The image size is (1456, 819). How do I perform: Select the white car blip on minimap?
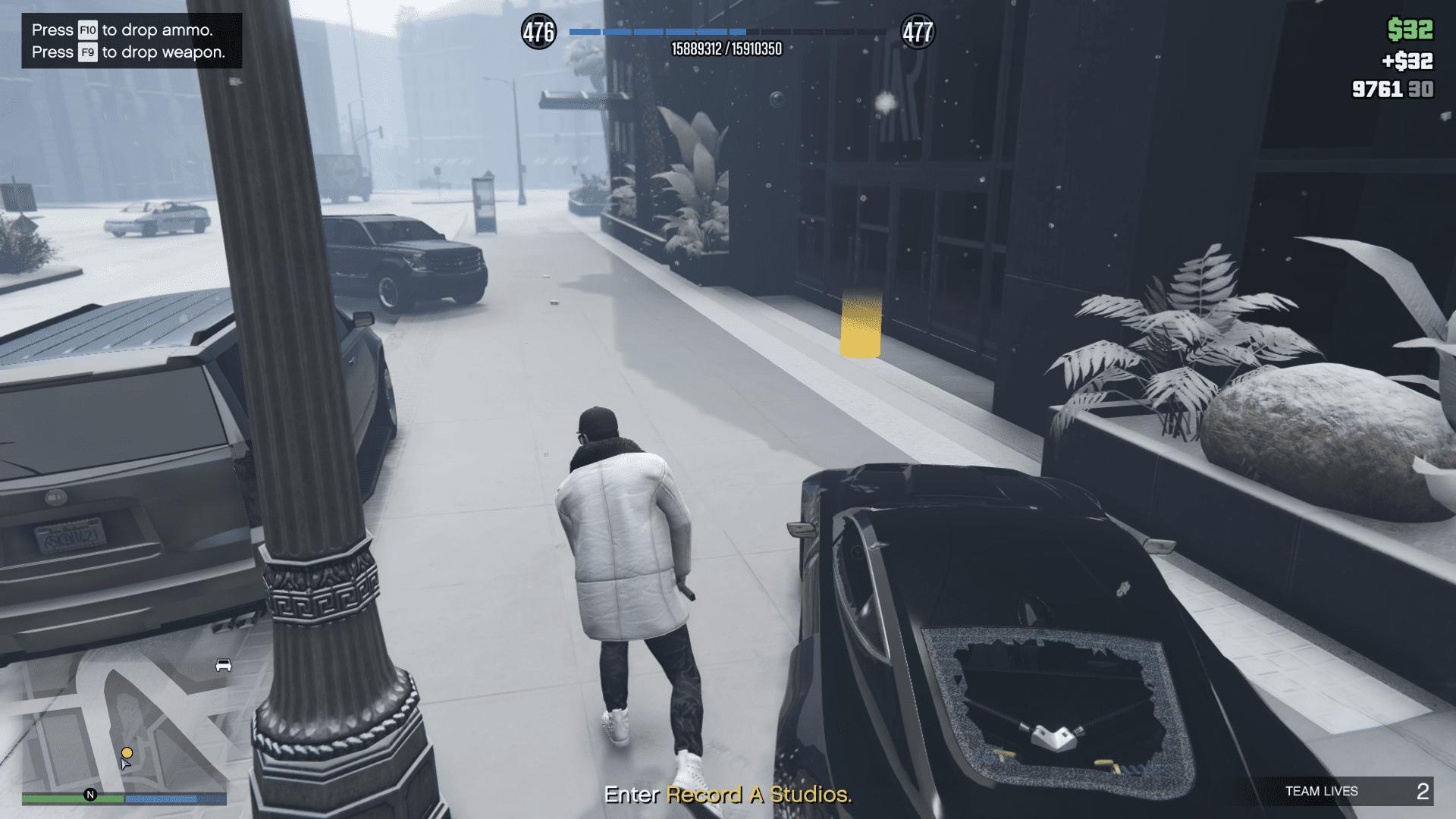[x=224, y=665]
